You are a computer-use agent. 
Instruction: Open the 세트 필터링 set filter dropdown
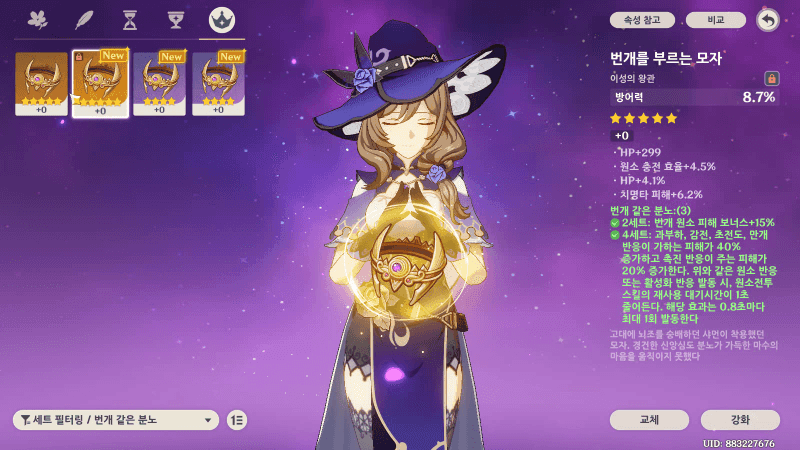point(115,420)
